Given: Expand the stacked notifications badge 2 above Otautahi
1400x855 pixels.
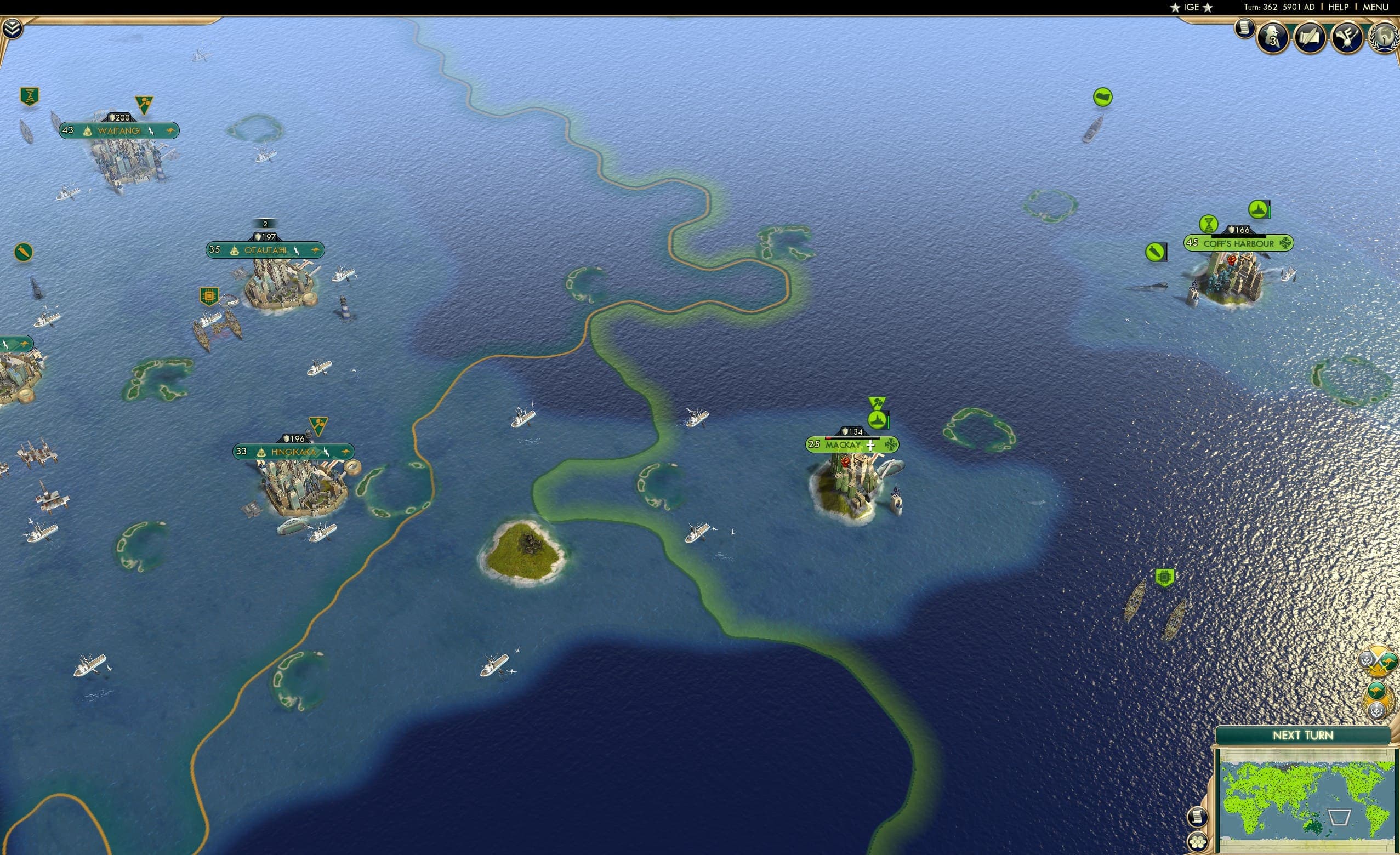Looking at the screenshot, I should click(265, 224).
